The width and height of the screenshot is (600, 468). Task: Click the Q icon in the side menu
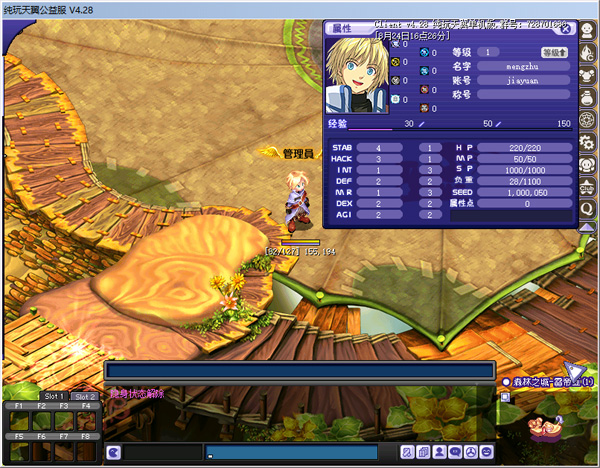click(x=589, y=208)
